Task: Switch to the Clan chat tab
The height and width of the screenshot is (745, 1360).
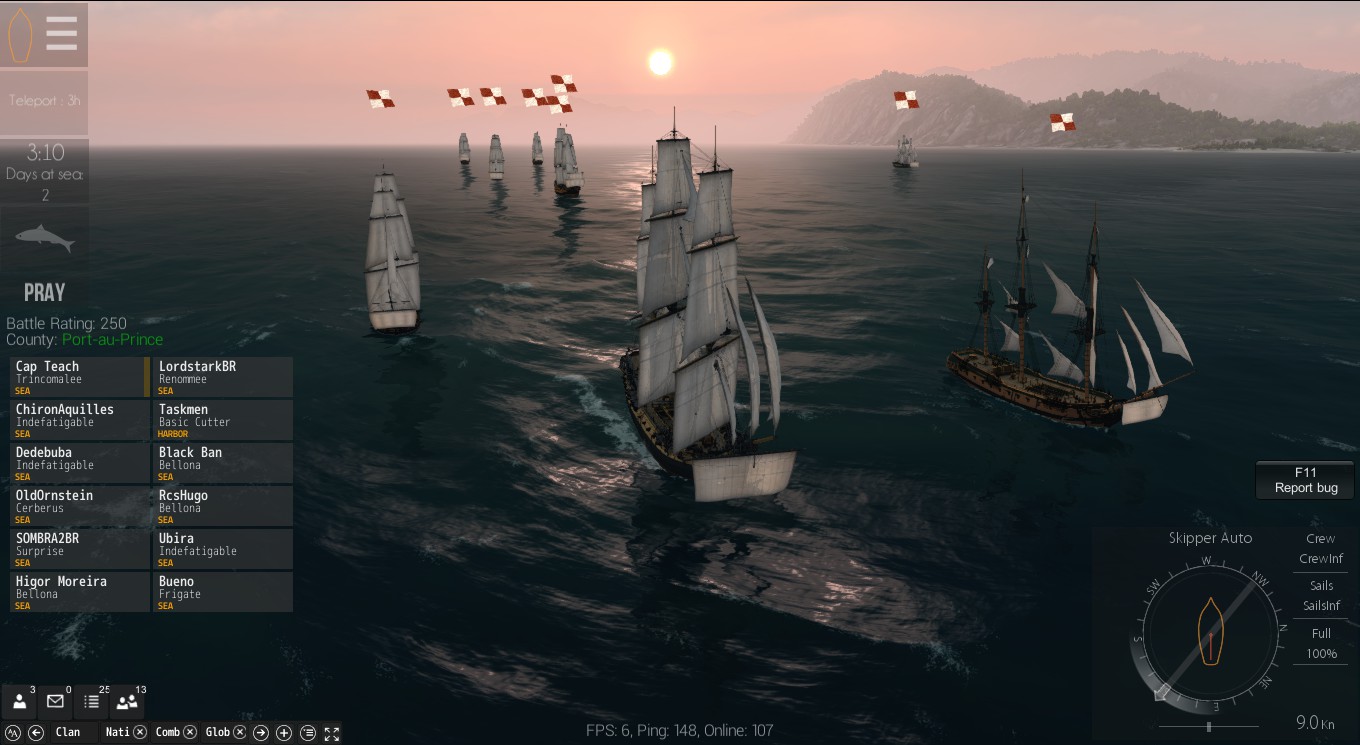Action: pos(67,732)
